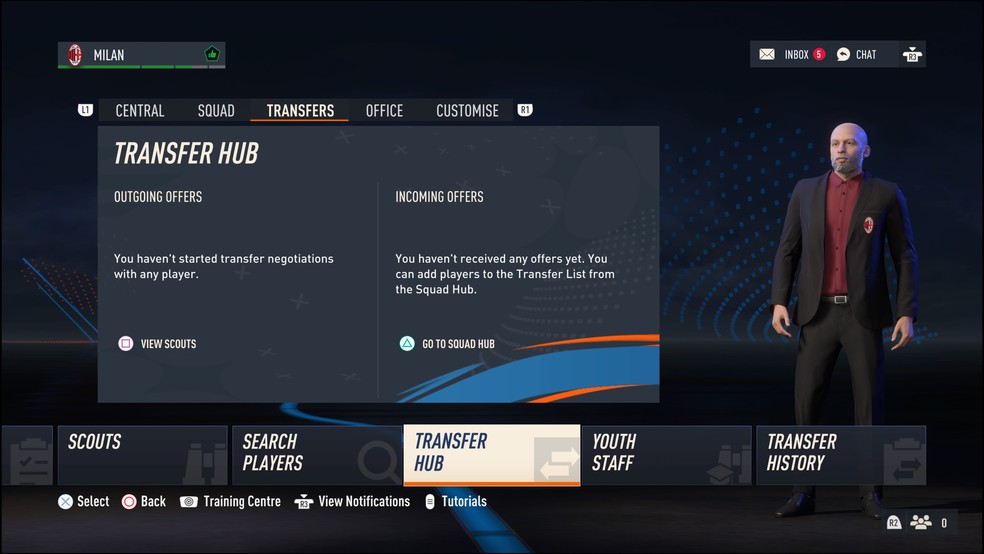Viewport: 984px width, 554px height.
Task: Open the Inbox with 5 messages
Action: tap(792, 54)
